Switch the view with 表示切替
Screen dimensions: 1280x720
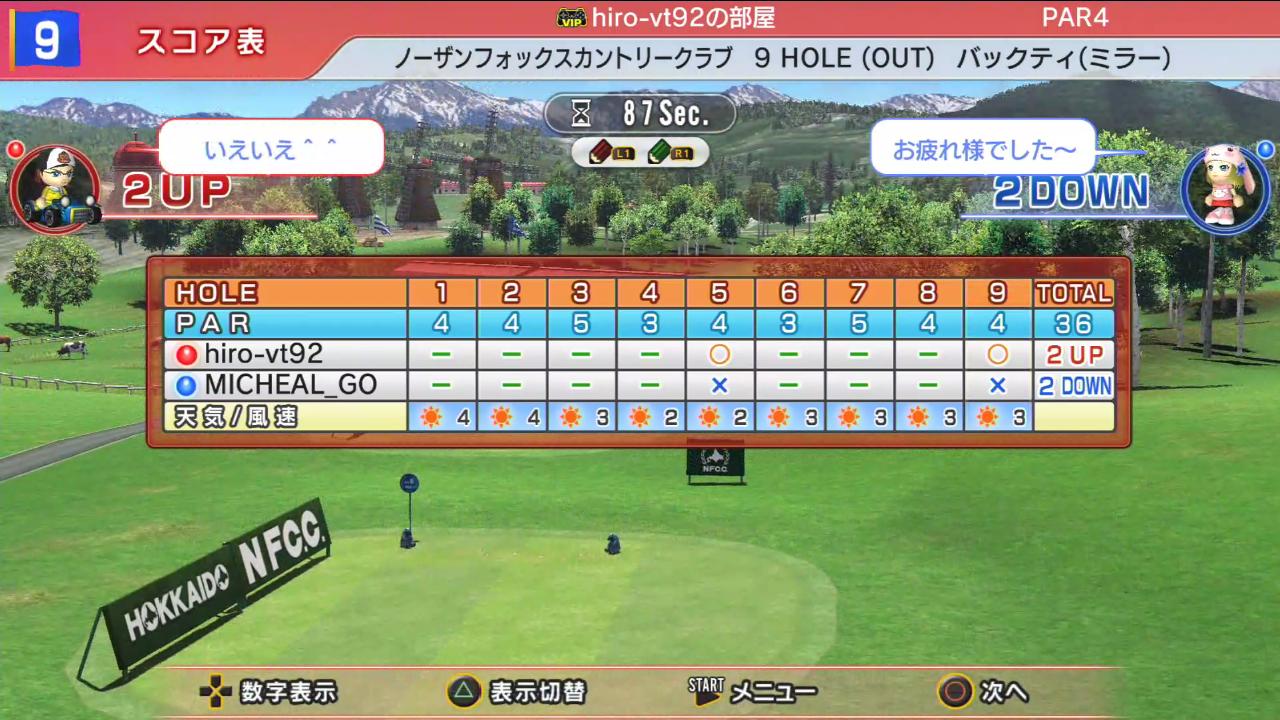(536, 691)
